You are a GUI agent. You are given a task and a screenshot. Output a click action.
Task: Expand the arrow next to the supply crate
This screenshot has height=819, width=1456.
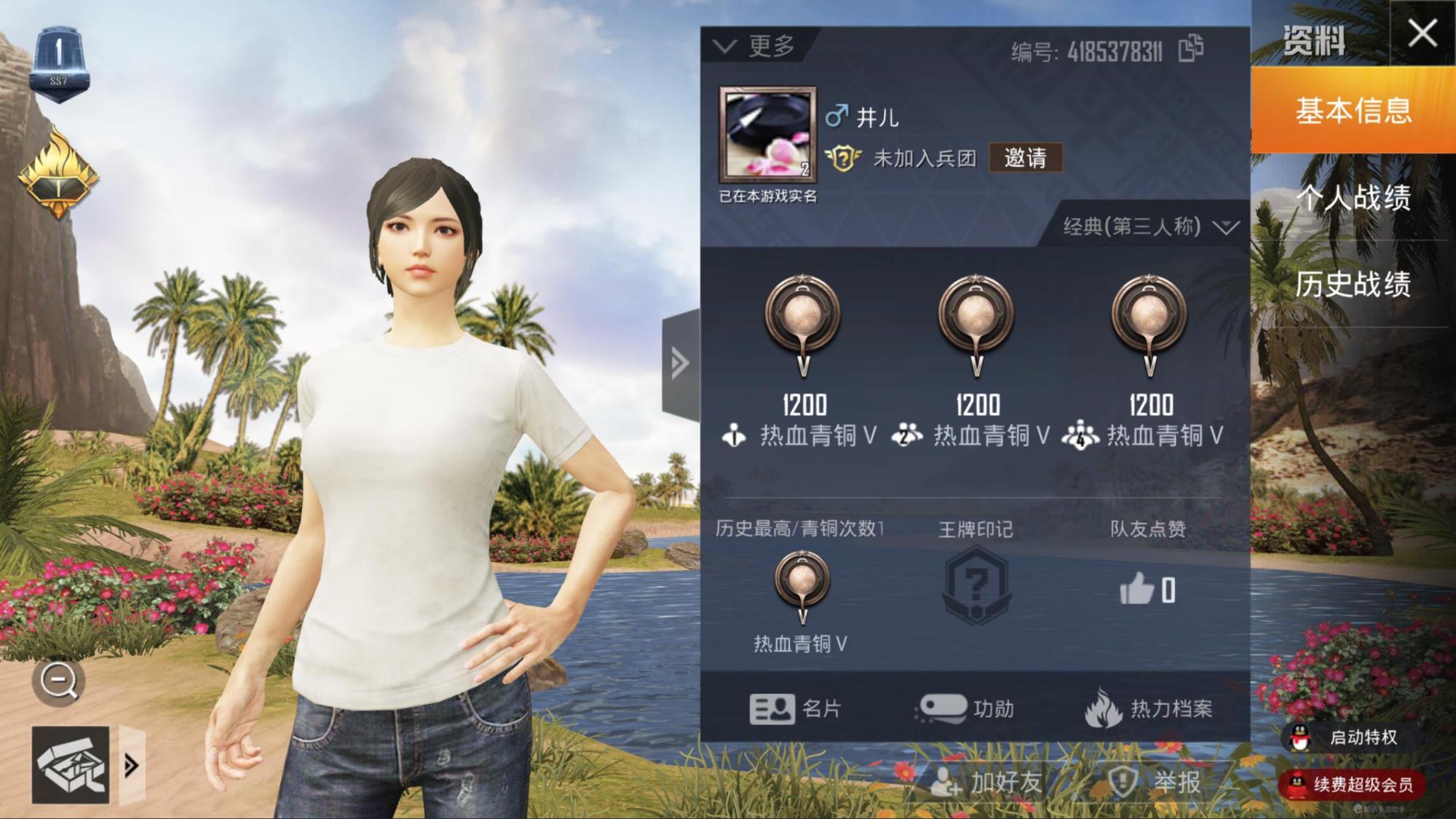132,765
